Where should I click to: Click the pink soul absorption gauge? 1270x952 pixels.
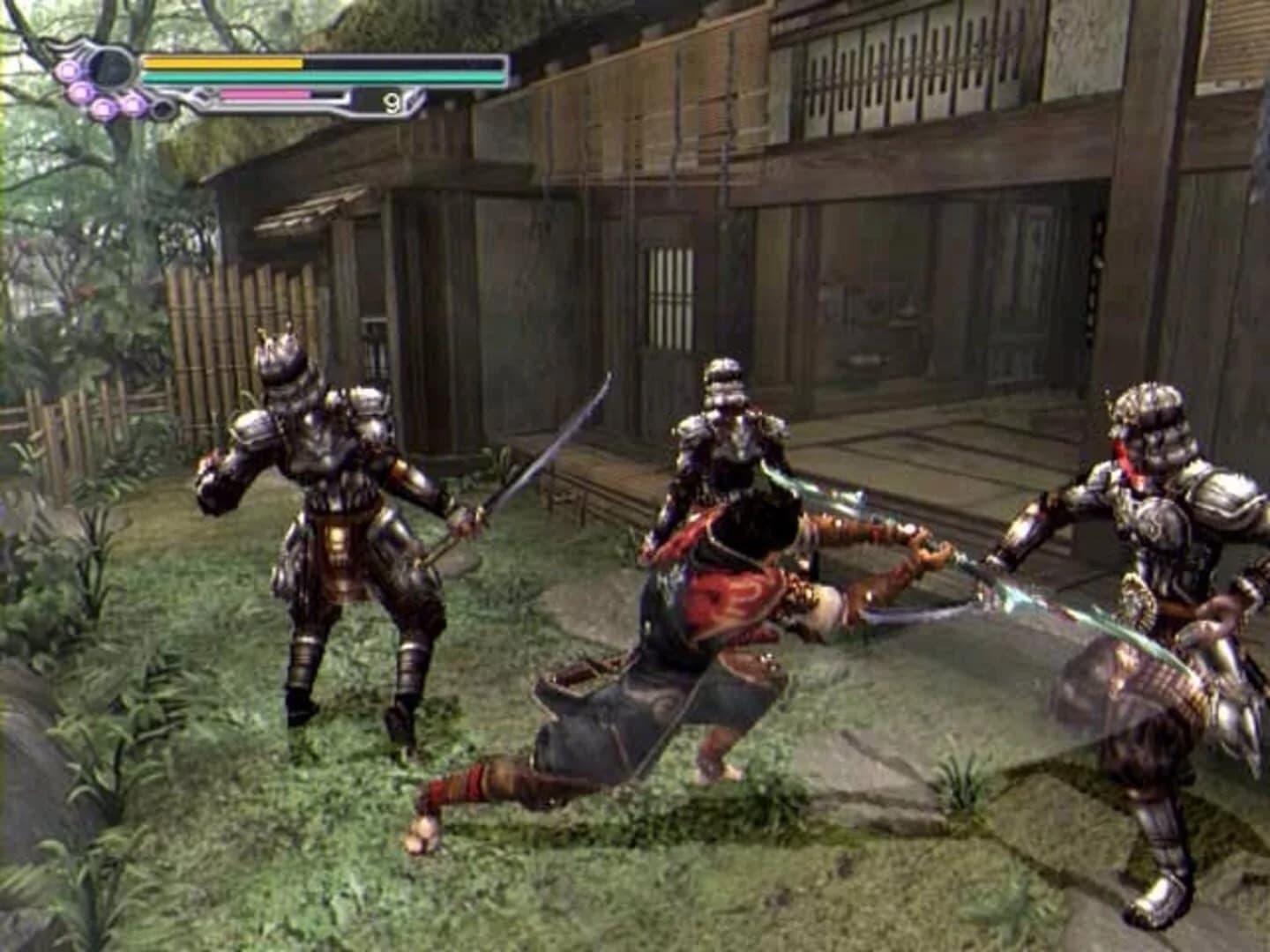pos(265,93)
